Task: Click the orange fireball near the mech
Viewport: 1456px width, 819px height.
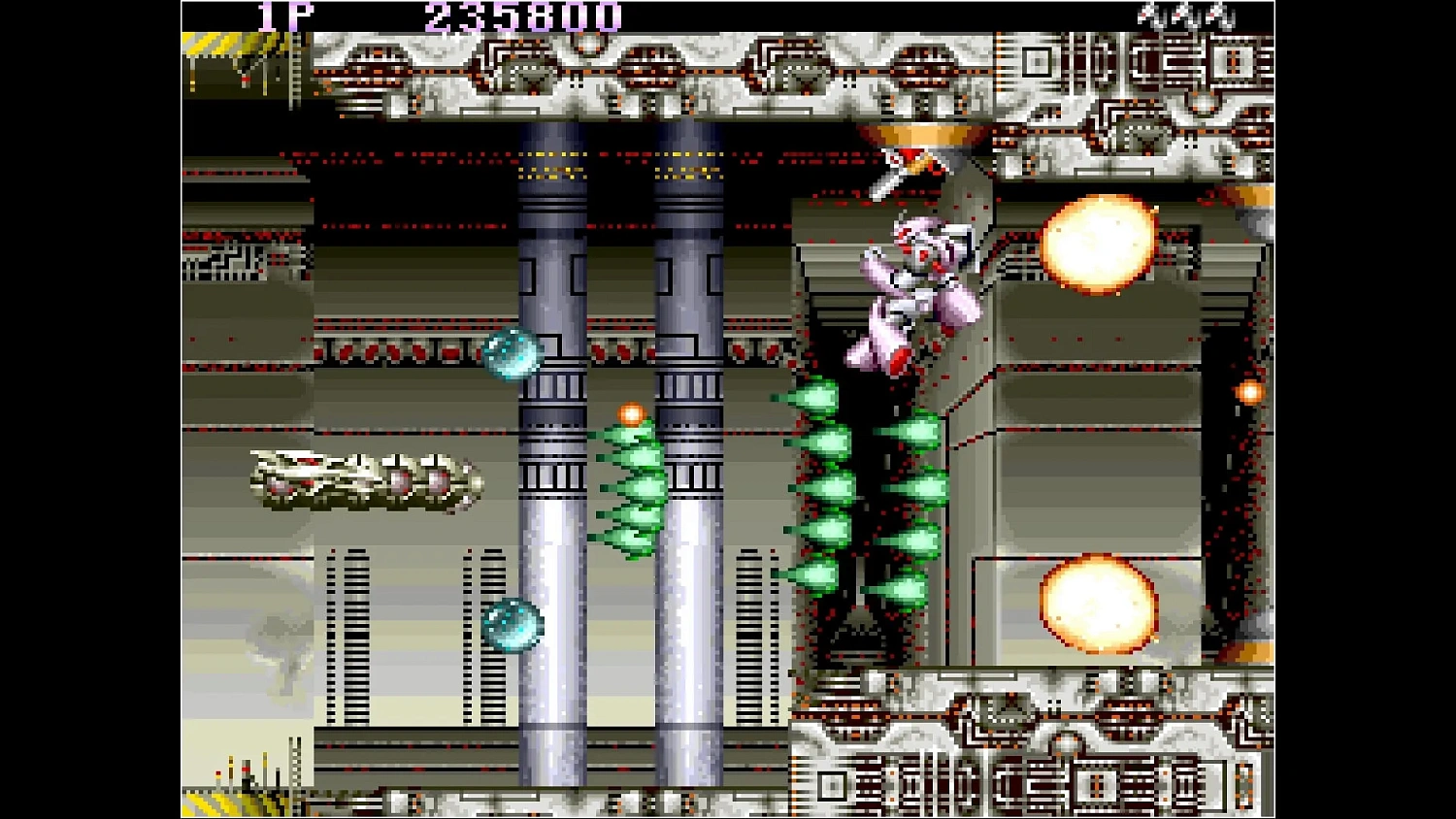Action: click(1097, 243)
